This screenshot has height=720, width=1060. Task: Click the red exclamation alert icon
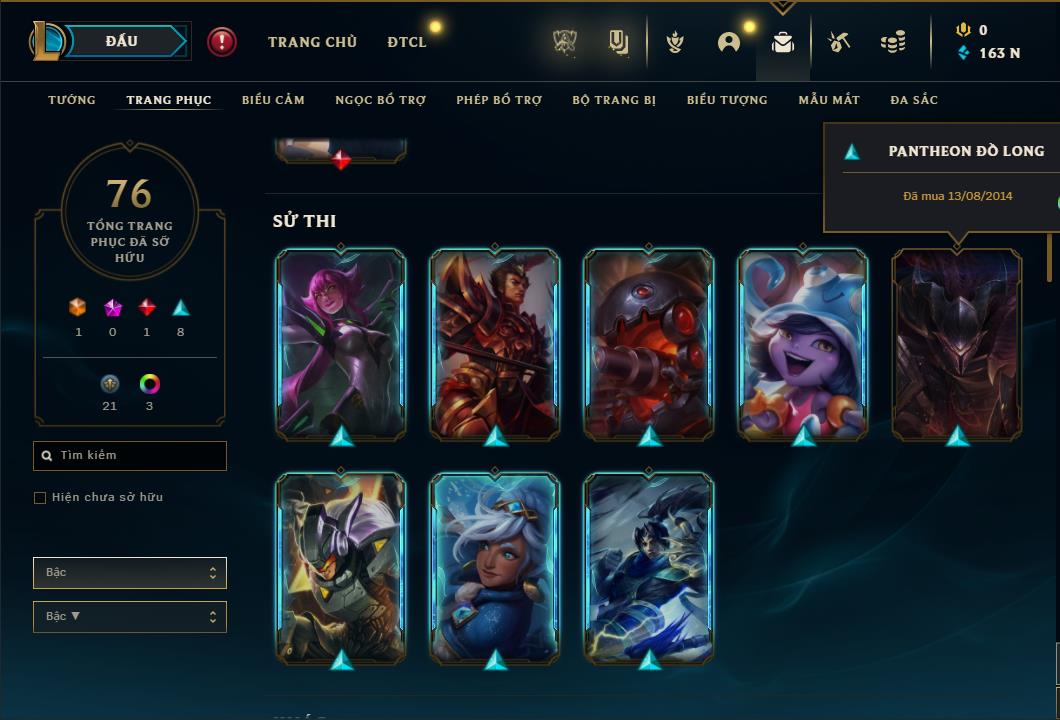coord(222,42)
